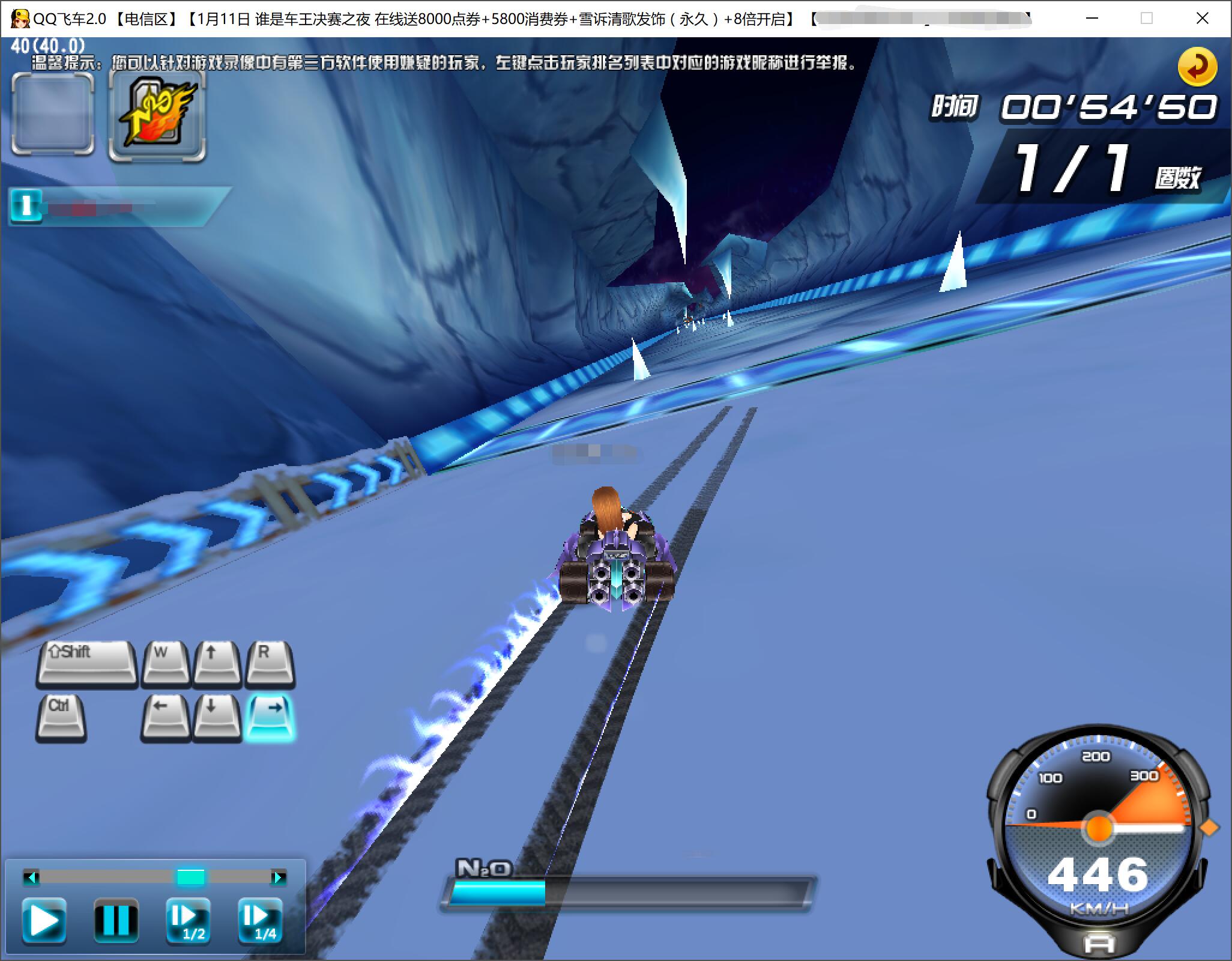Resume replay with the play button
1232x961 pixels.
[44, 921]
